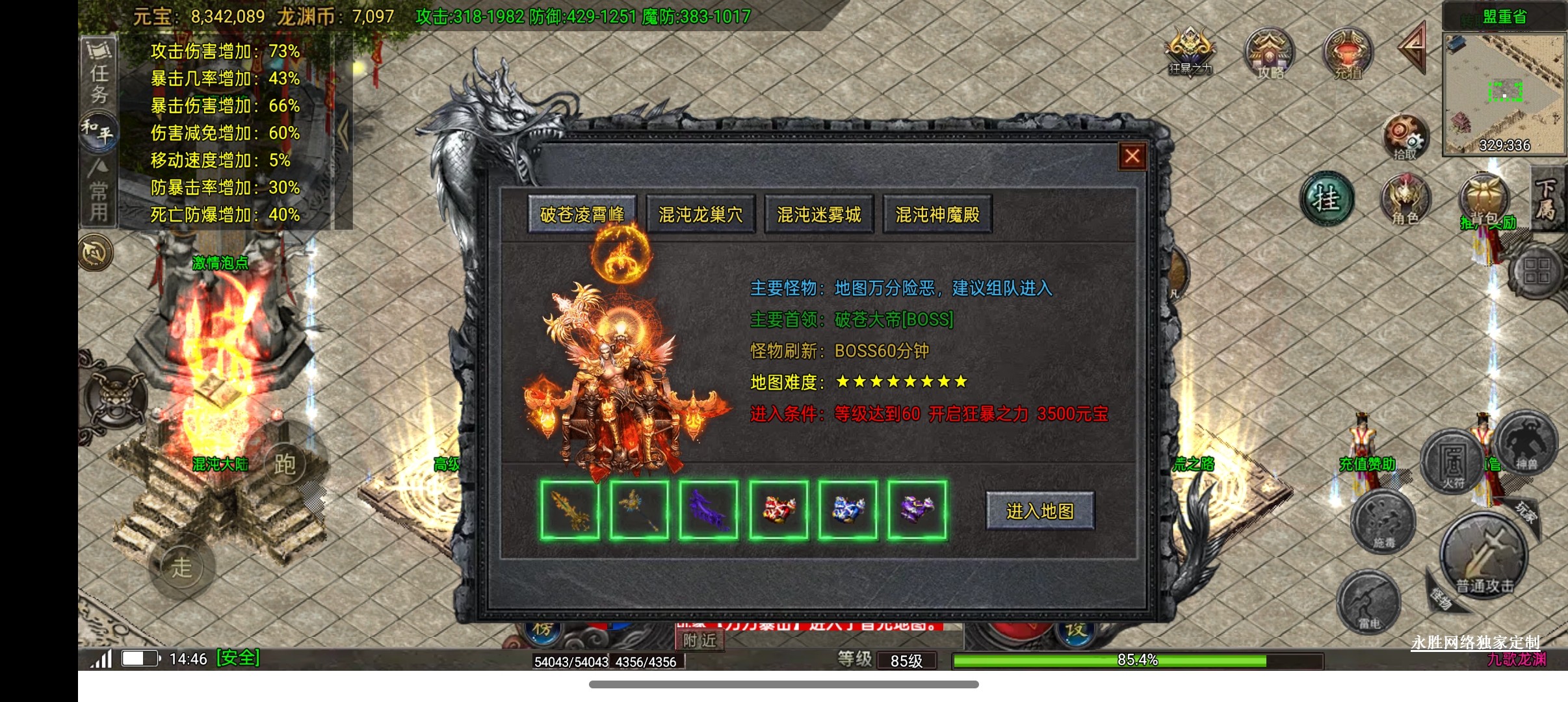The height and width of the screenshot is (702, 1568).
Task: Cast the 雷电 lightning skill
Action: (1368, 603)
